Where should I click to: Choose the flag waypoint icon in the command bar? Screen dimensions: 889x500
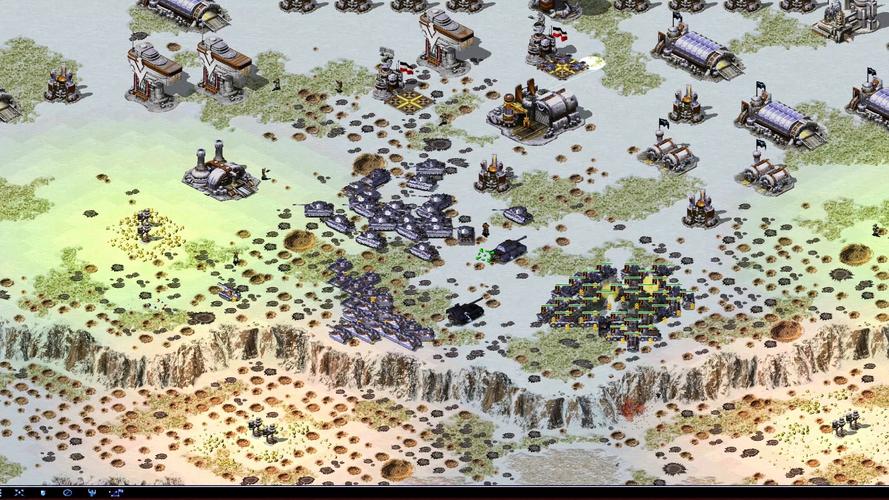[x=116, y=493]
